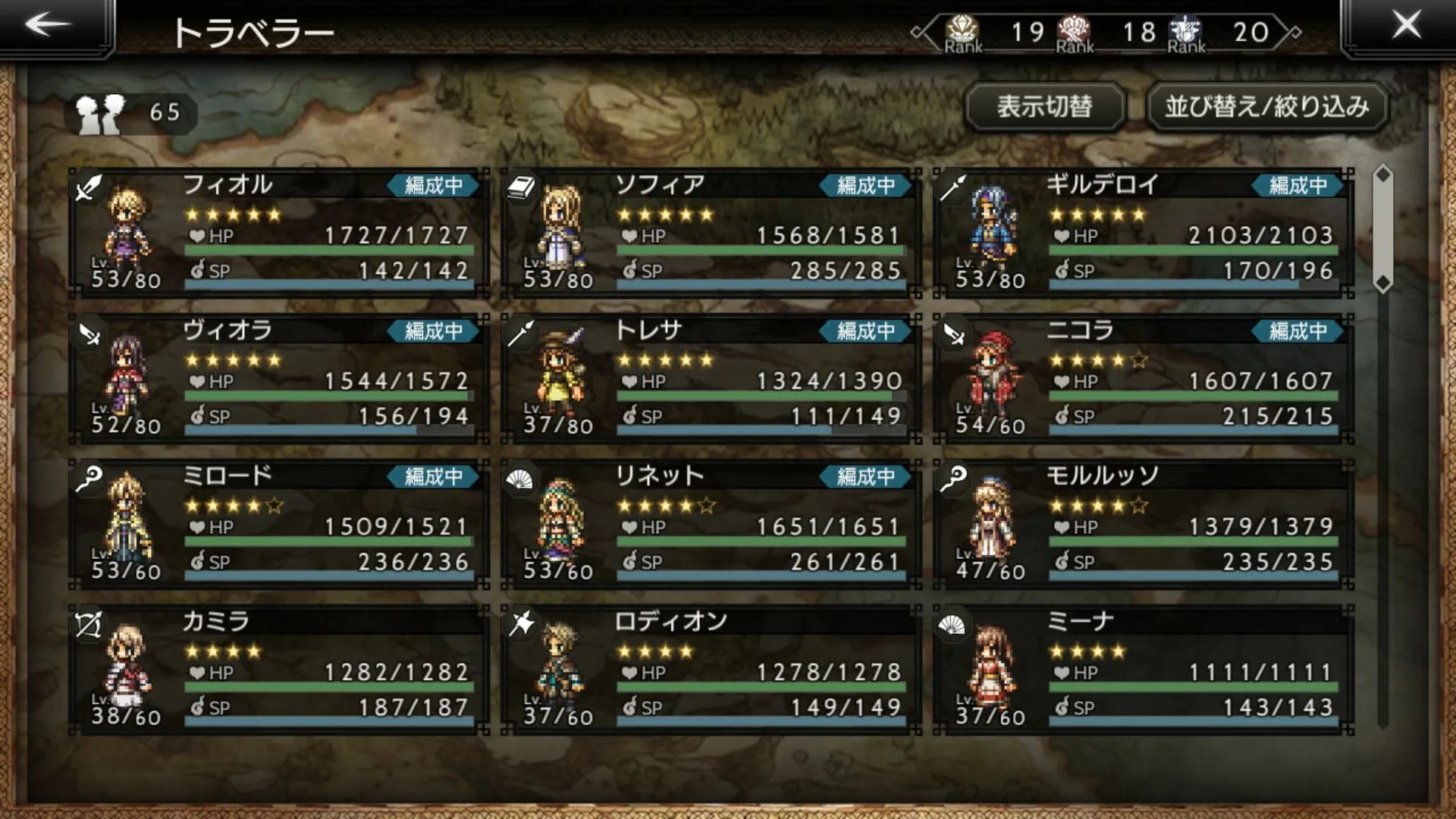1456x819 pixels.
Task: Toggle display with 表示切替 button
Action: tap(1044, 107)
